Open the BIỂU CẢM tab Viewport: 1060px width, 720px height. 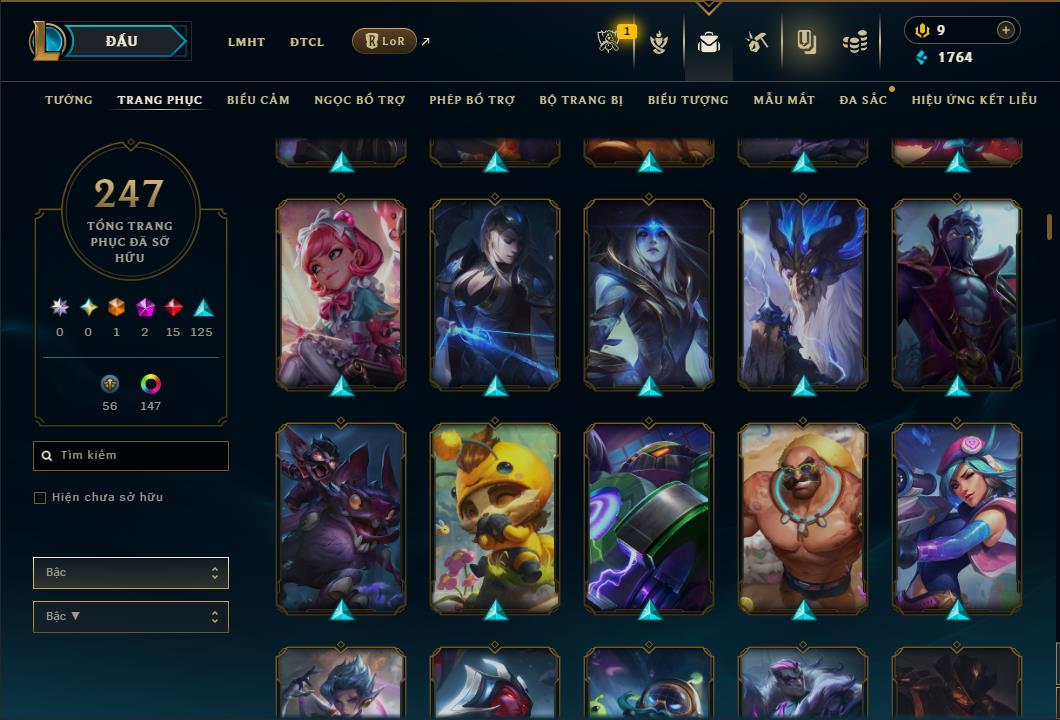(258, 100)
